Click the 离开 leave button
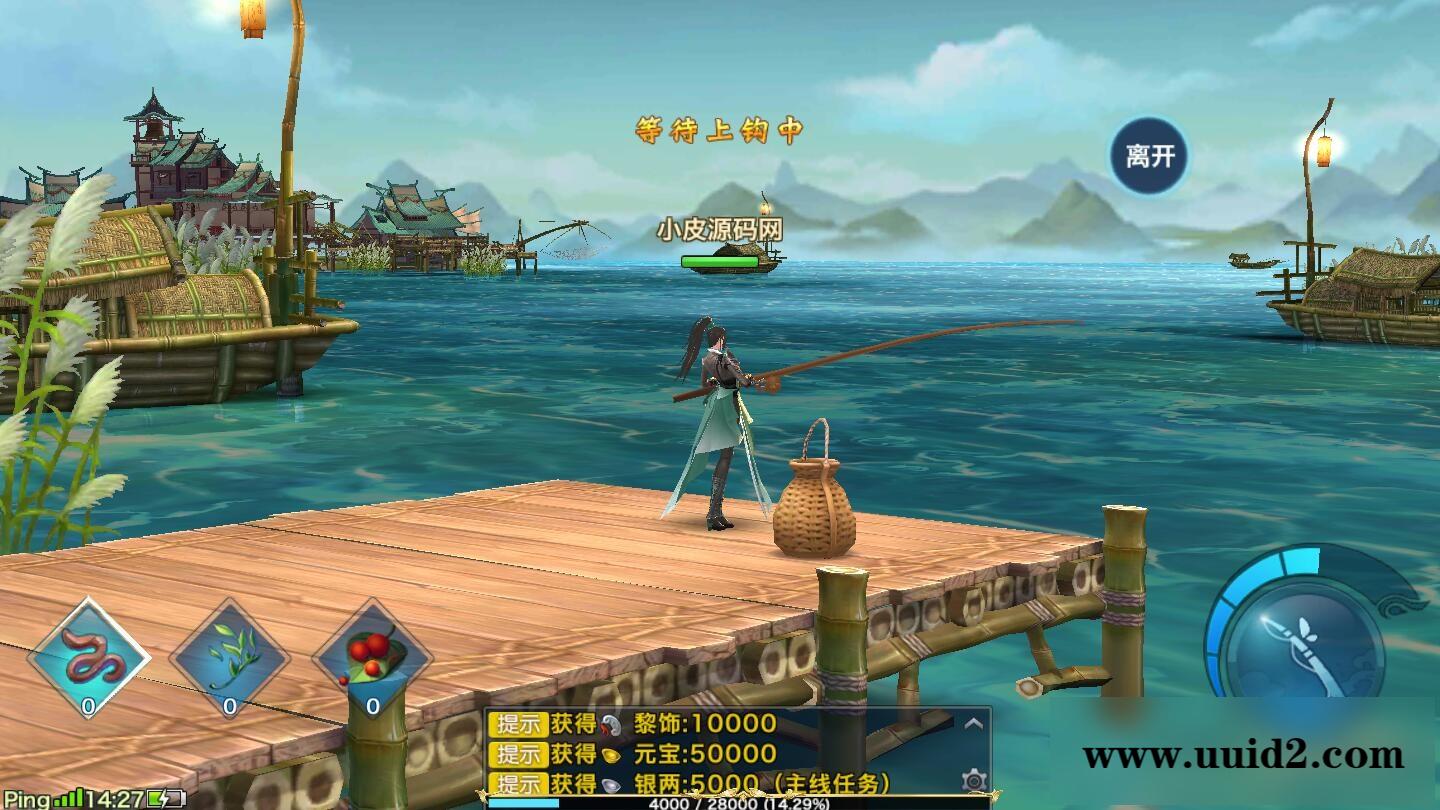 pos(1149,156)
